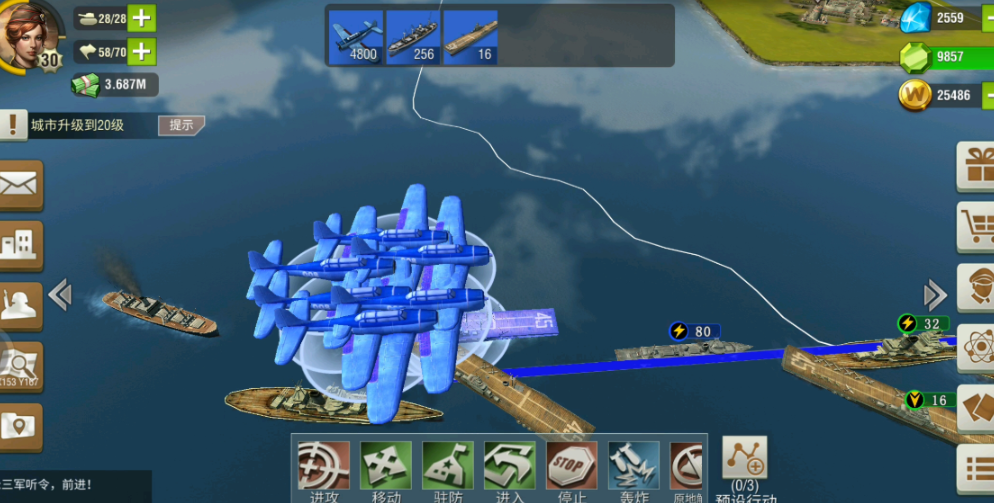The width and height of the screenshot is (994, 503).
Task: Open the gift box rewards
Action: pyautogui.click(x=976, y=165)
